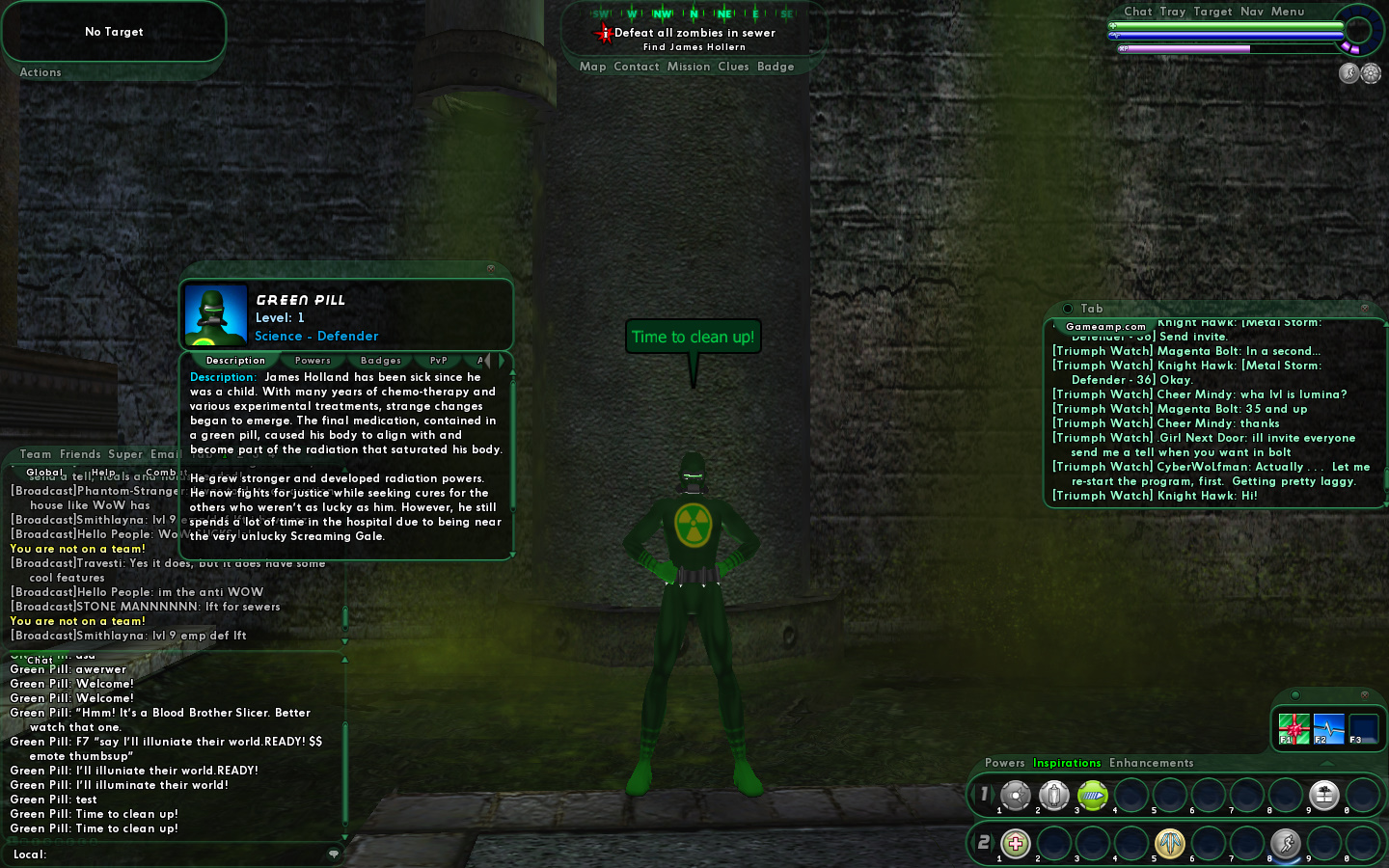Toggle the Chat window button
1389x868 pixels.
click(x=1137, y=12)
